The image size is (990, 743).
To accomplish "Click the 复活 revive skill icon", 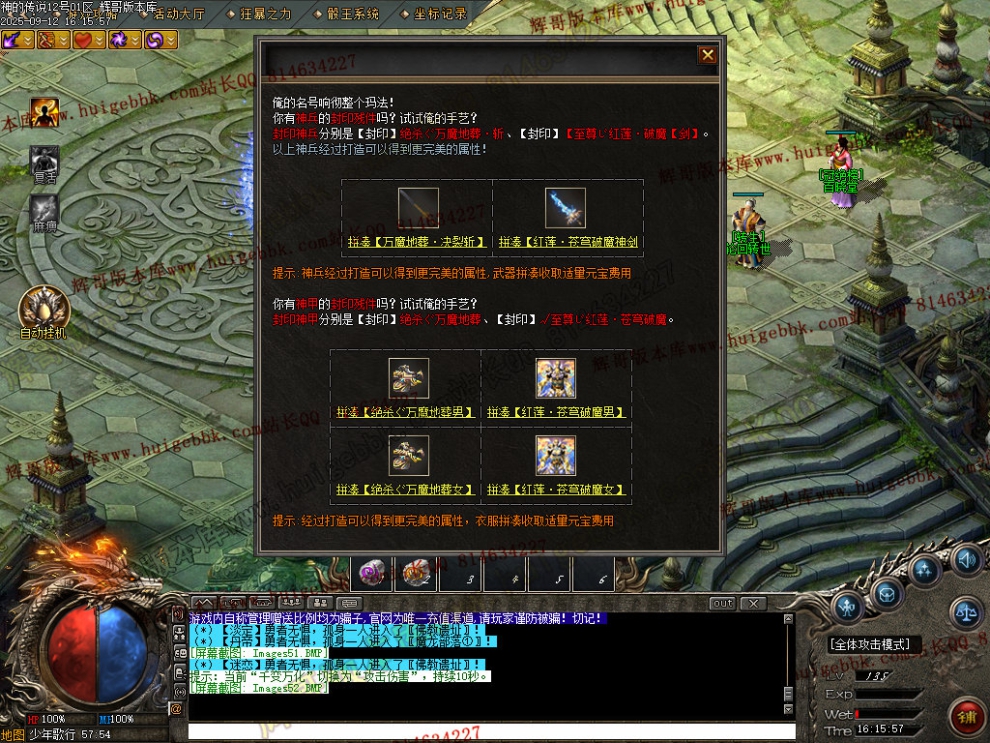I will click(44, 160).
